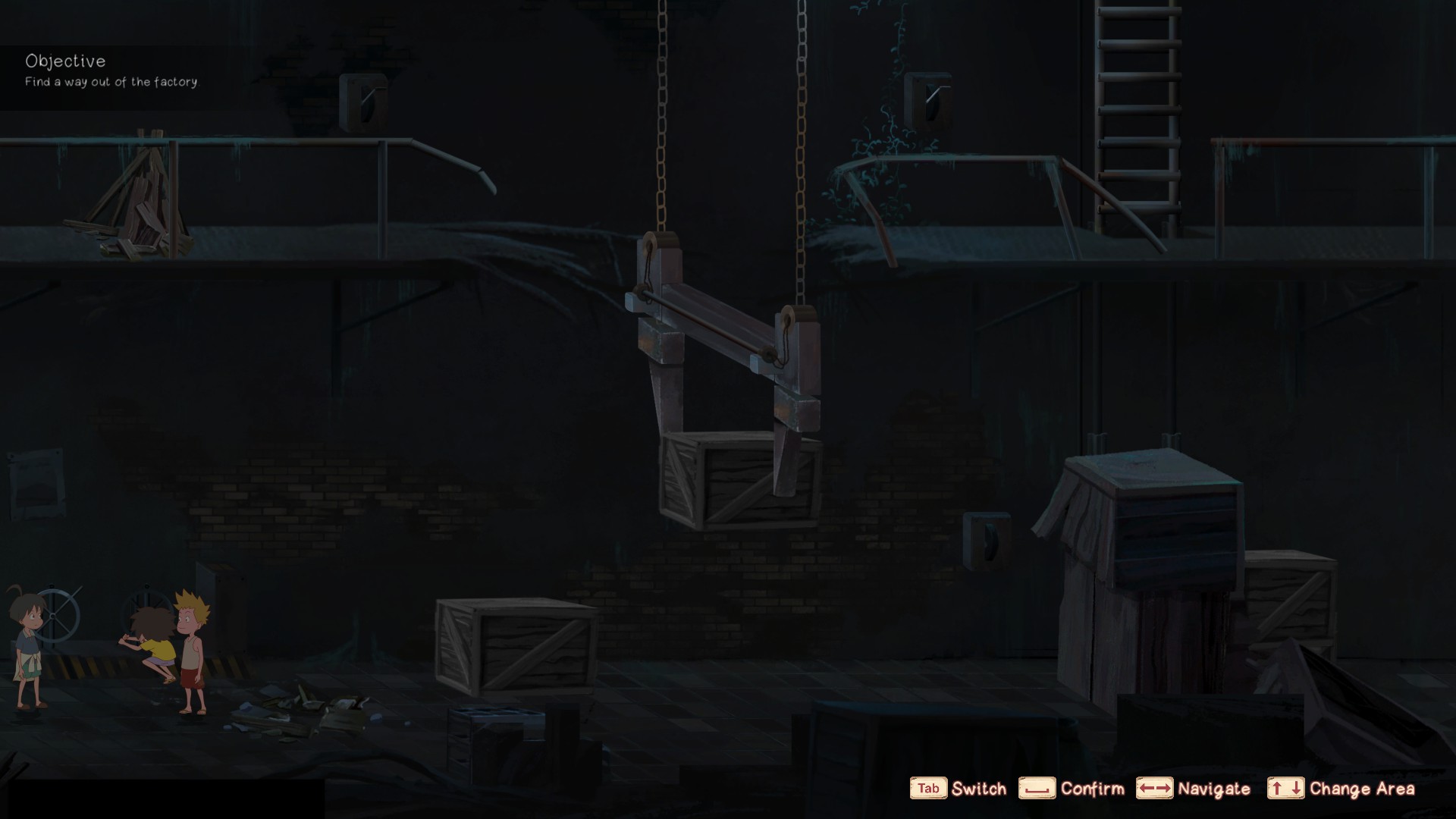This screenshot has width=1456, height=819.
Task: Click the Switch label in the hotkey bar
Action: point(978,789)
